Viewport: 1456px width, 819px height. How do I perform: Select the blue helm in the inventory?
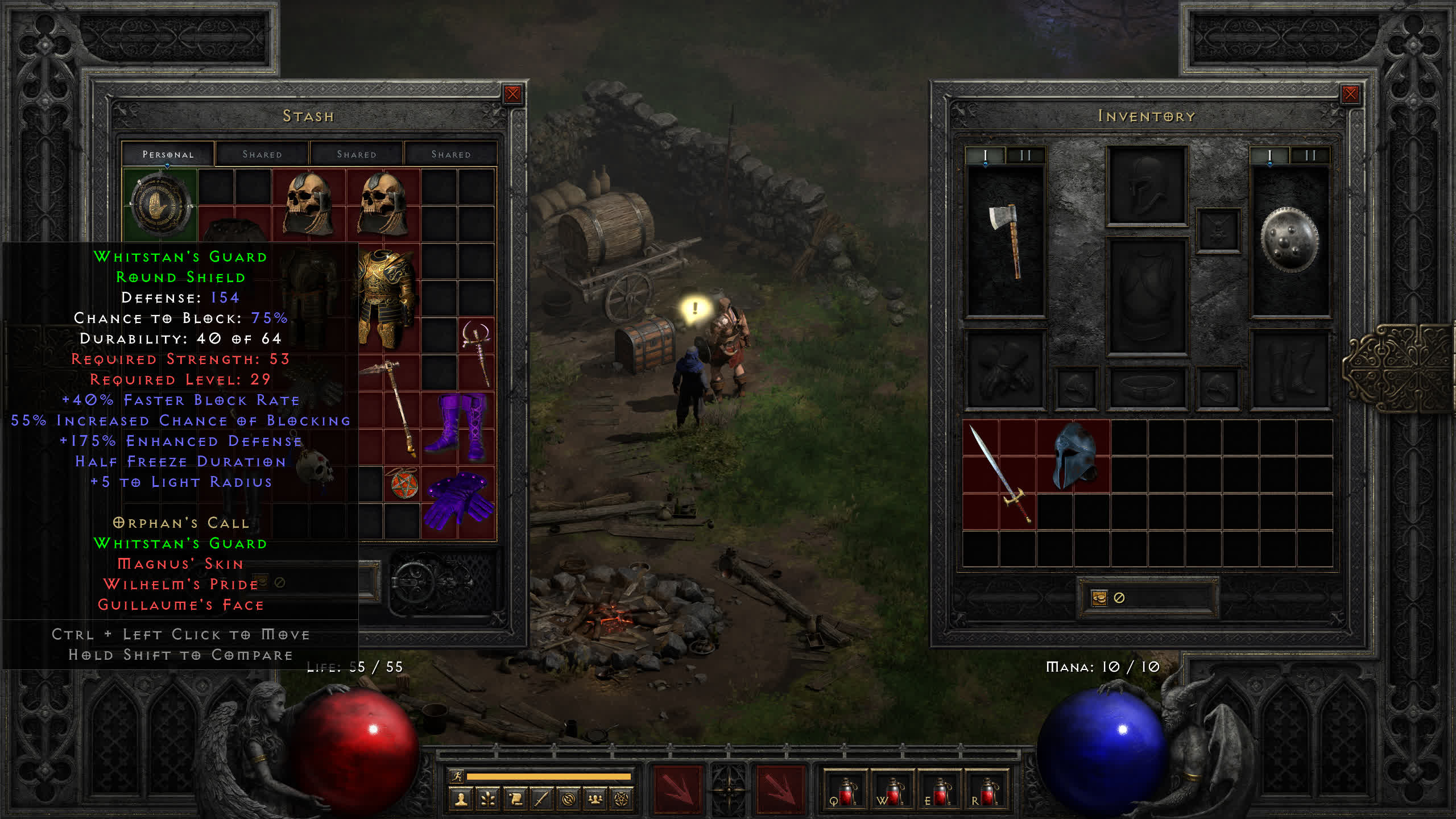click(1074, 456)
